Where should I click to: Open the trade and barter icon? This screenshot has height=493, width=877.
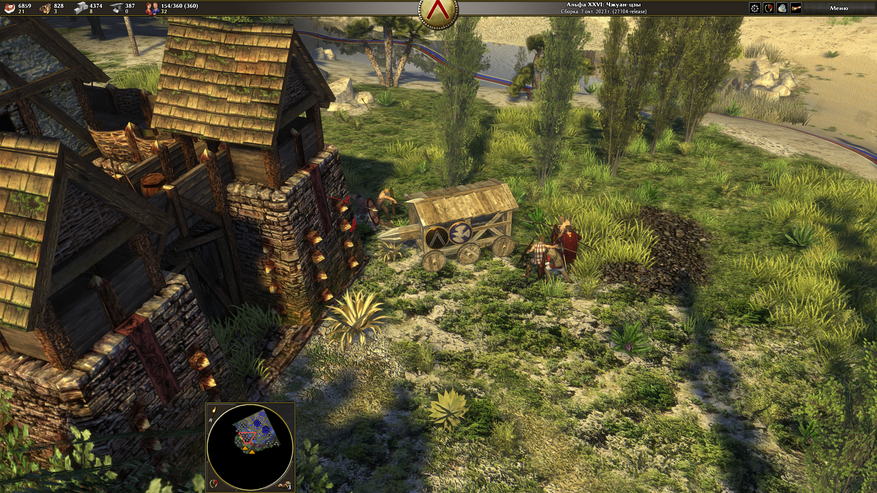[x=782, y=8]
